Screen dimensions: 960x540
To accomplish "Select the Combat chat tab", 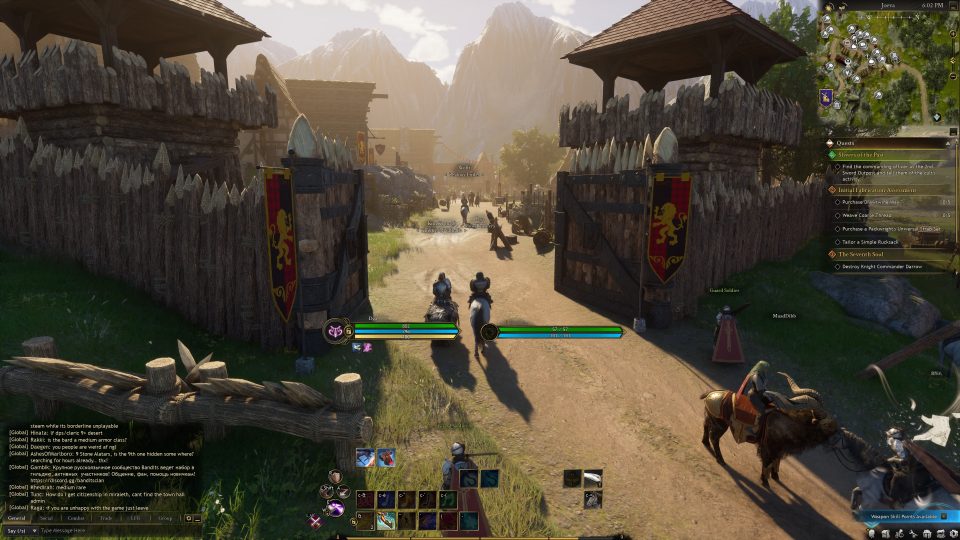I will click(x=76, y=518).
